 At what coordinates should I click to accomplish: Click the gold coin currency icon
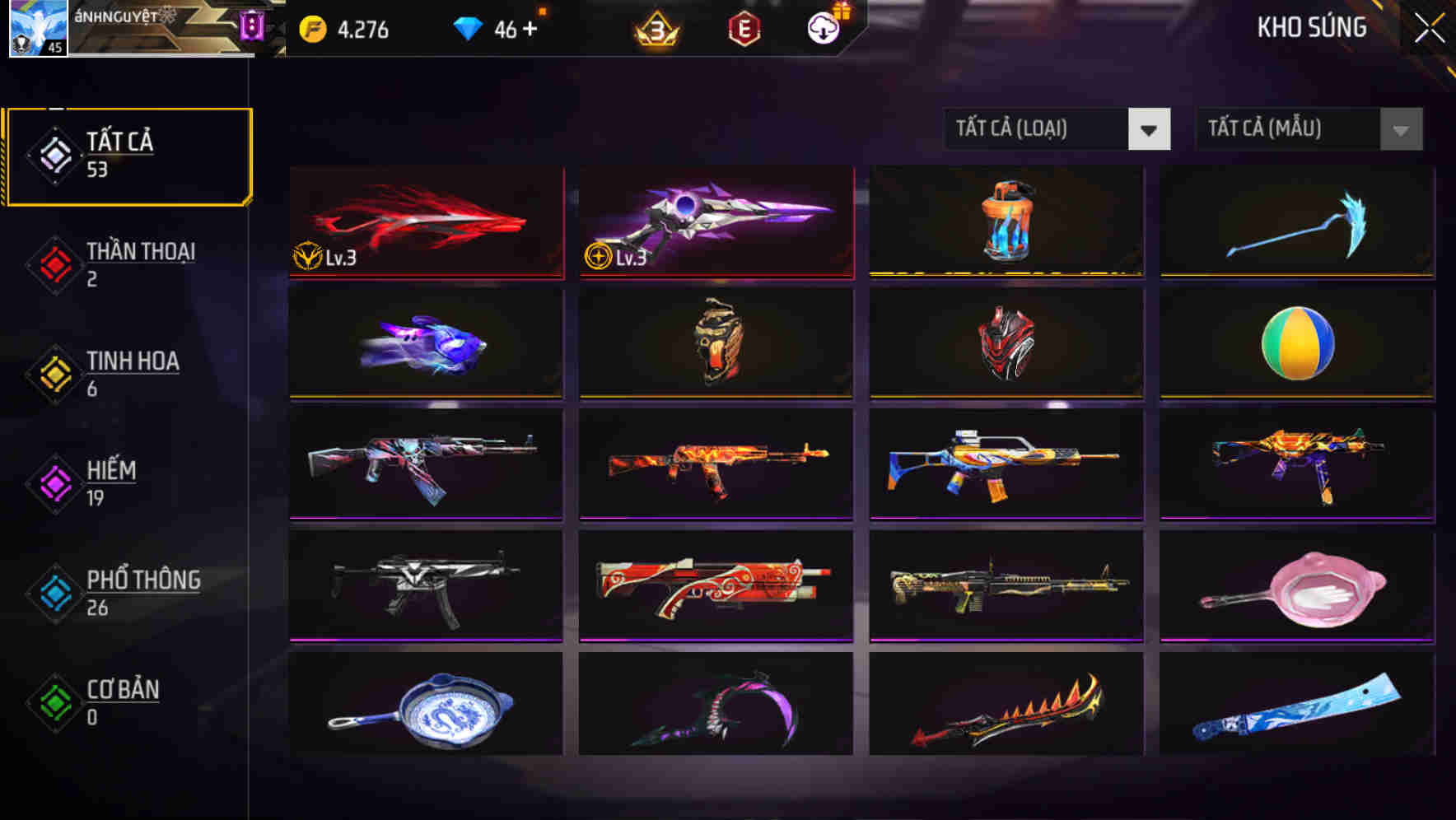[312, 27]
